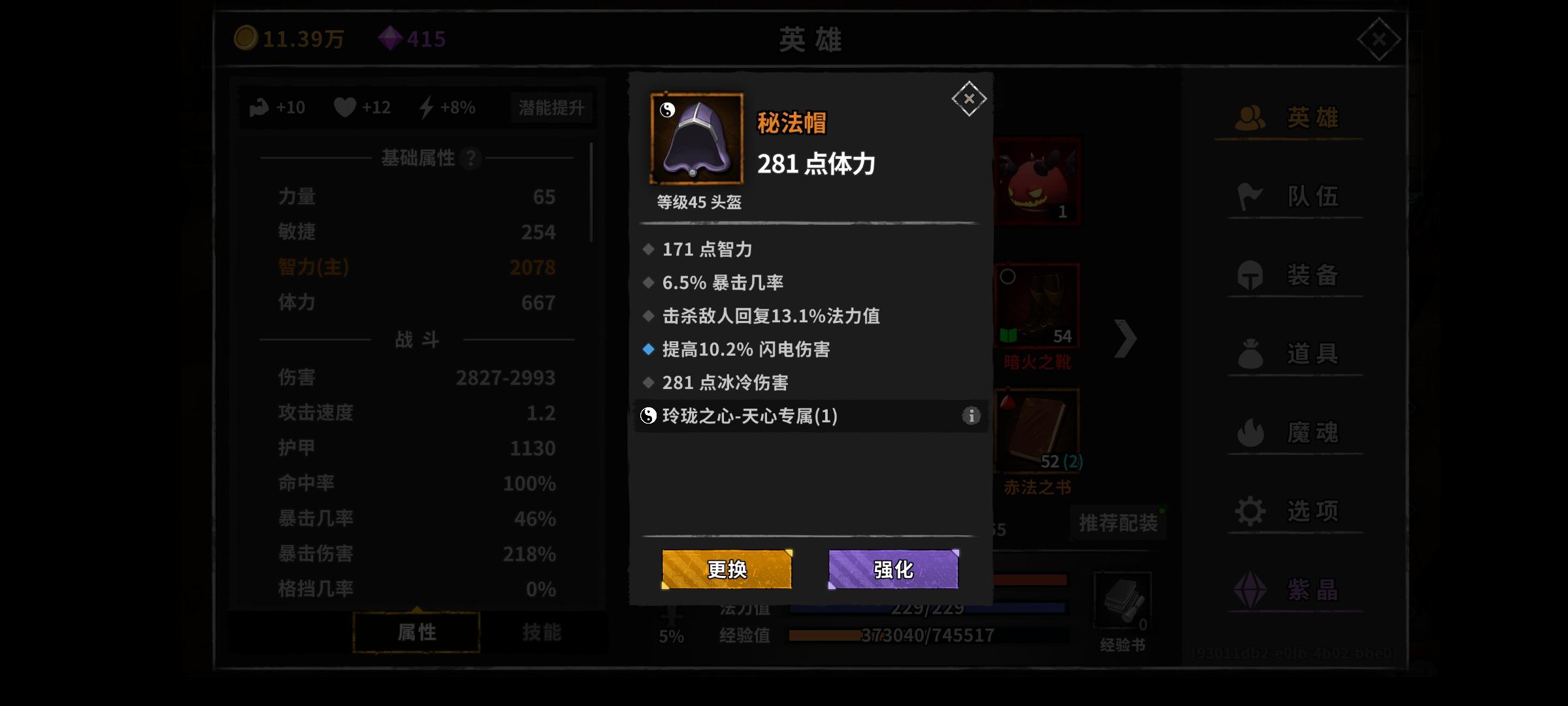The height and width of the screenshot is (706, 1568).
Task: Open 推荐配装 recommended gear dropdown
Action: (1118, 523)
